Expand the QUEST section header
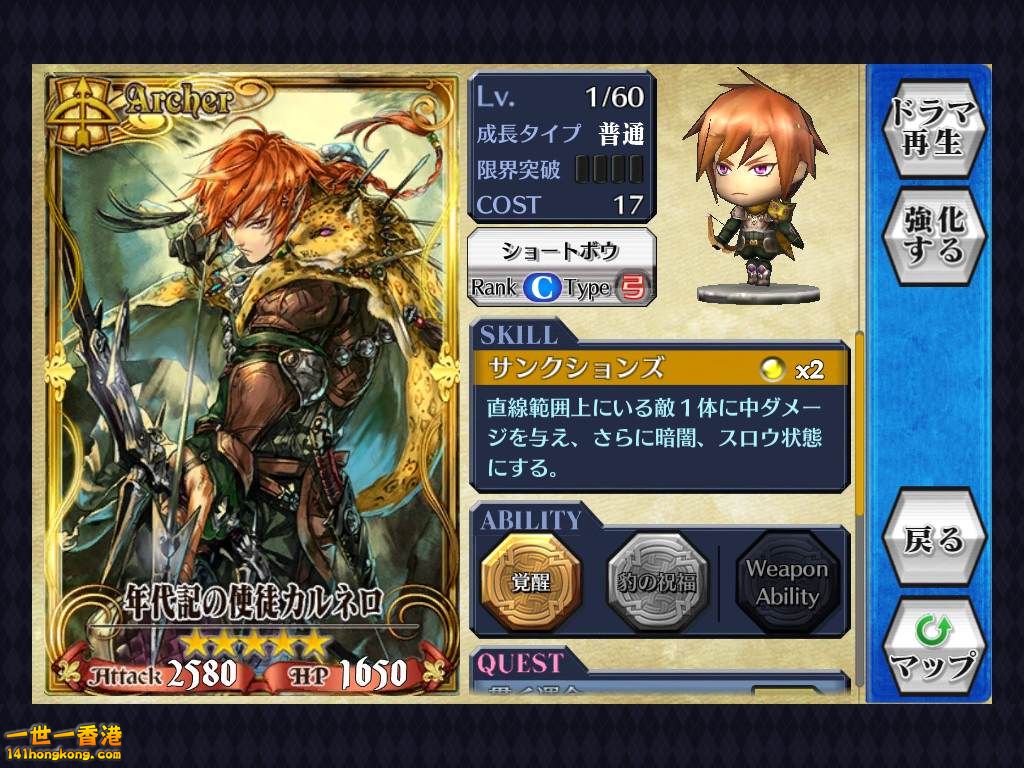1024x768 pixels. [x=521, y=663]
